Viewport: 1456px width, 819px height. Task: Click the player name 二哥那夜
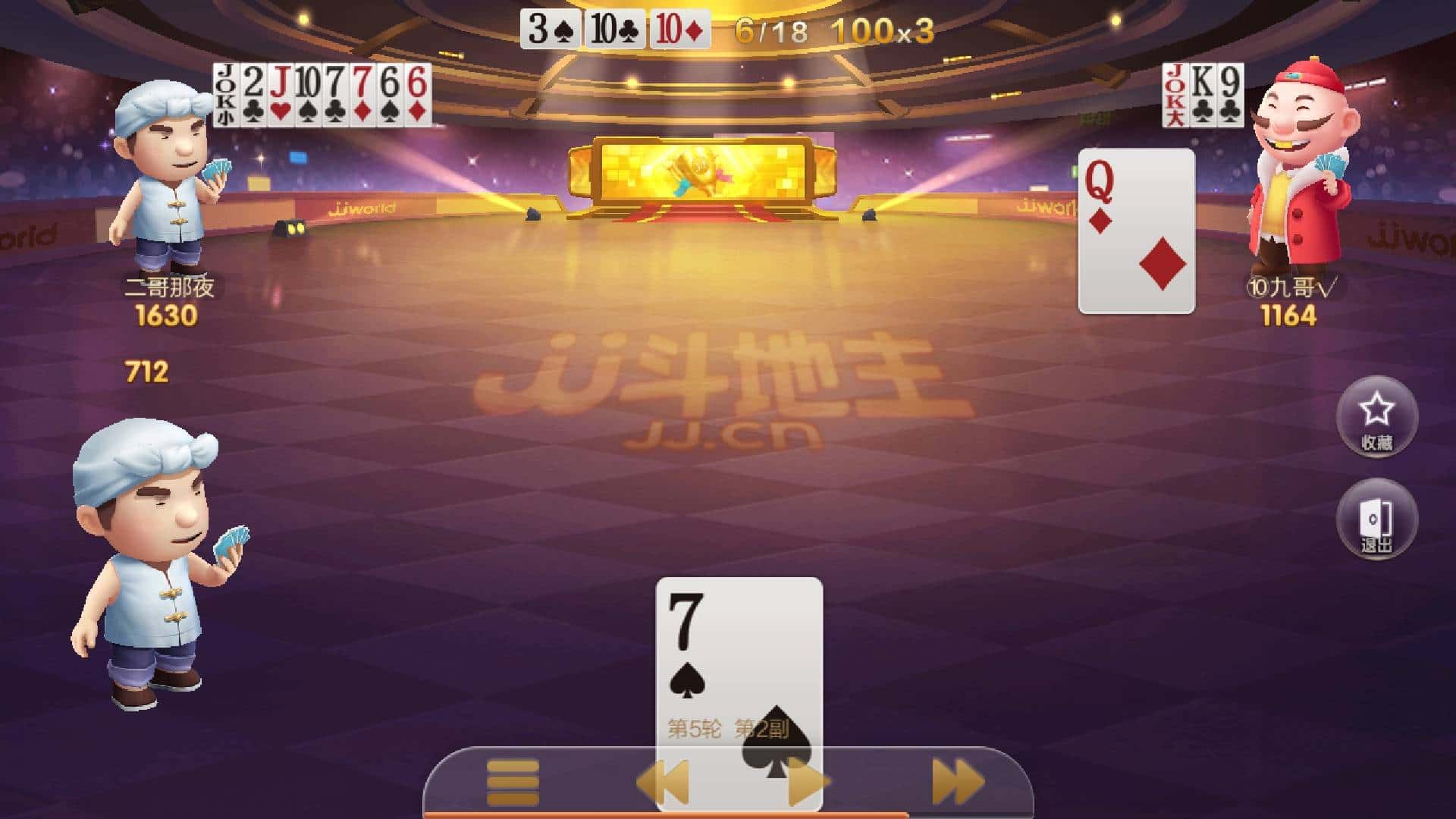pyautogui.click(x=165, y=288)
